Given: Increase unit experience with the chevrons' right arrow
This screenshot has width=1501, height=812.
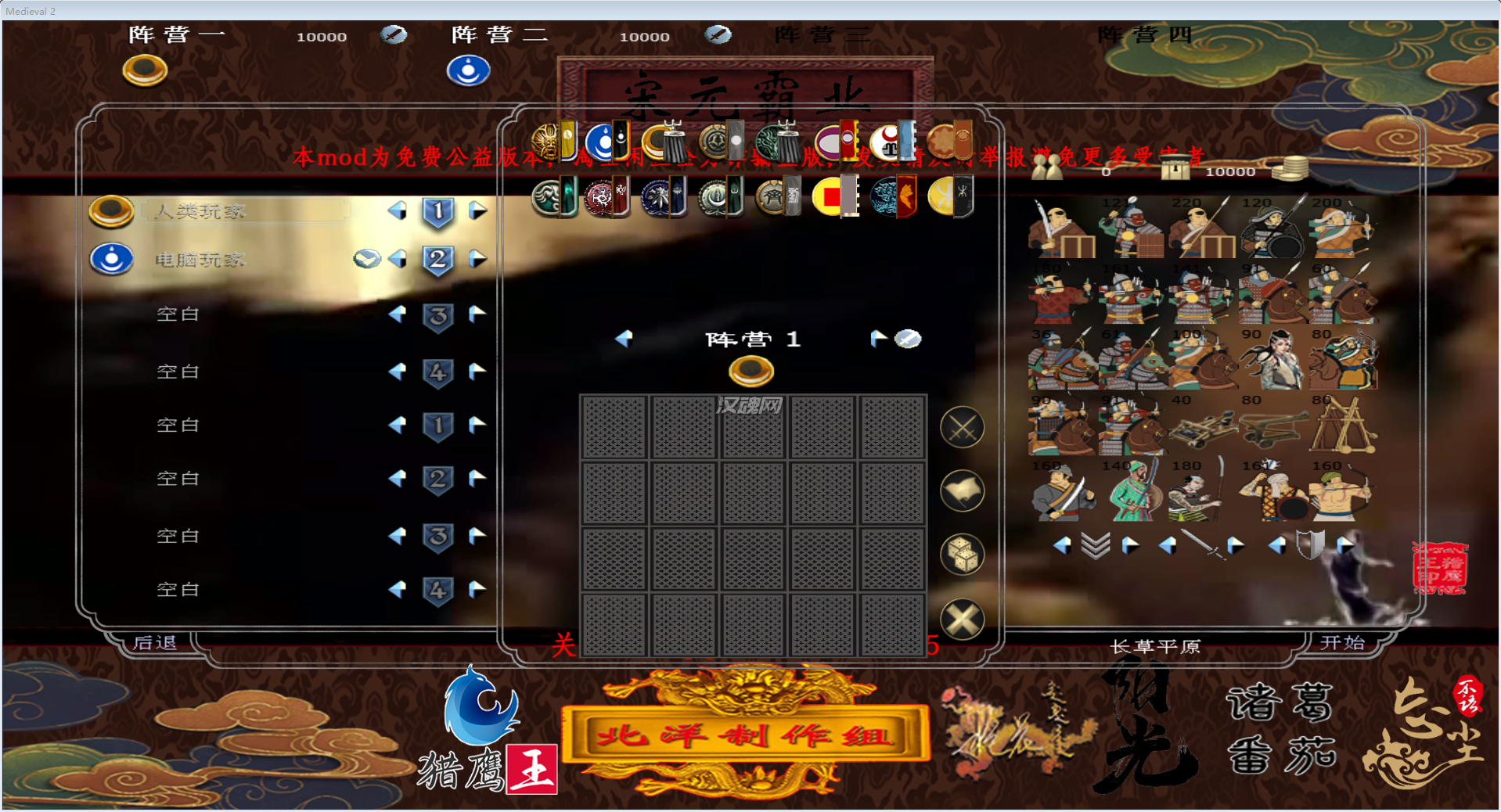Looking at the screenshot, I should pyautogui.click(x=1130, y=545).
